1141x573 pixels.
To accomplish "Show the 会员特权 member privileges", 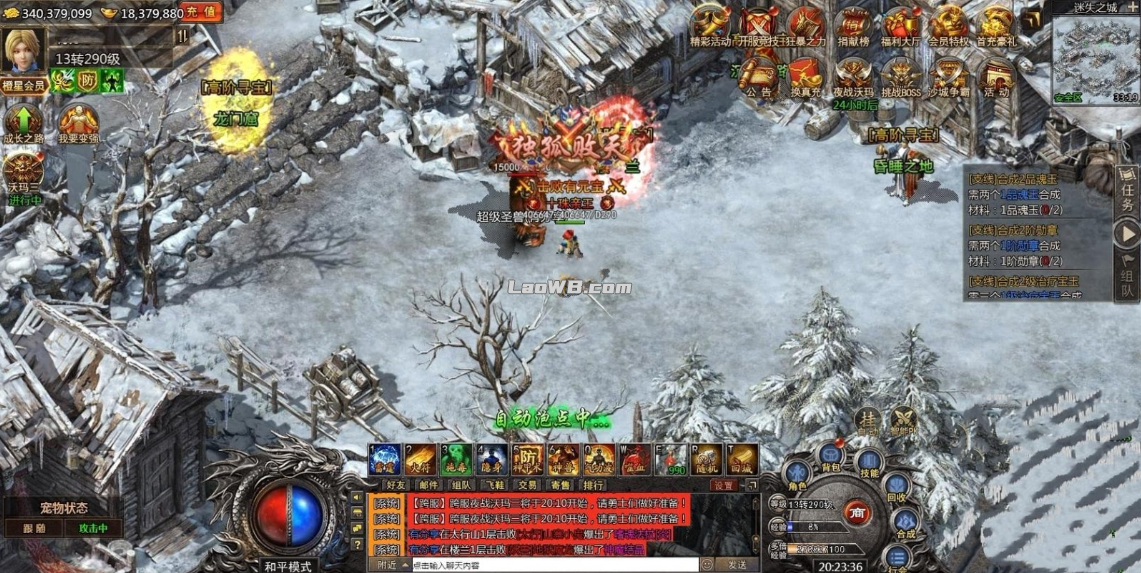I will click(949, 24).
